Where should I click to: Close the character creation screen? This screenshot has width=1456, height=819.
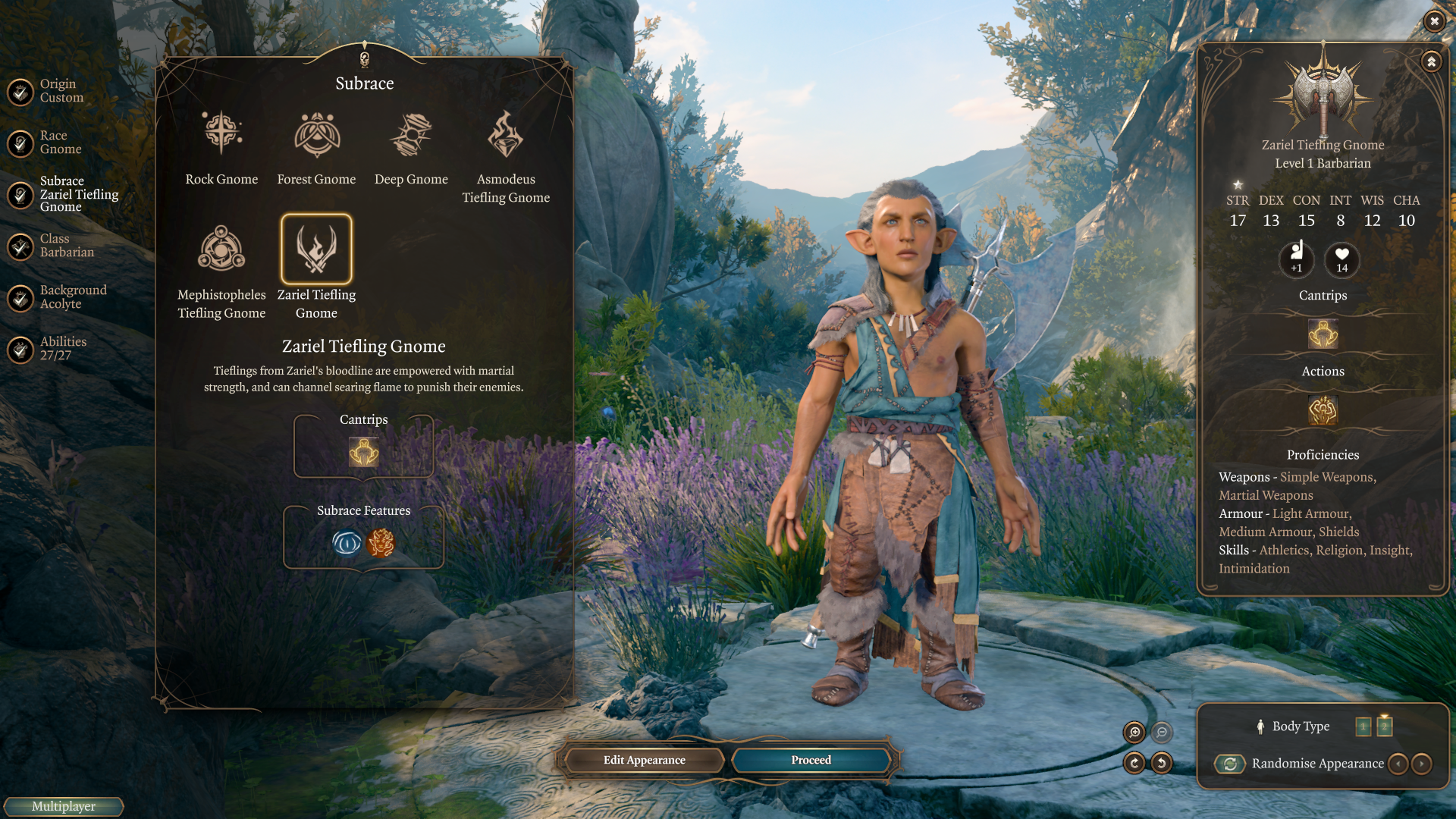[1434, 21]
